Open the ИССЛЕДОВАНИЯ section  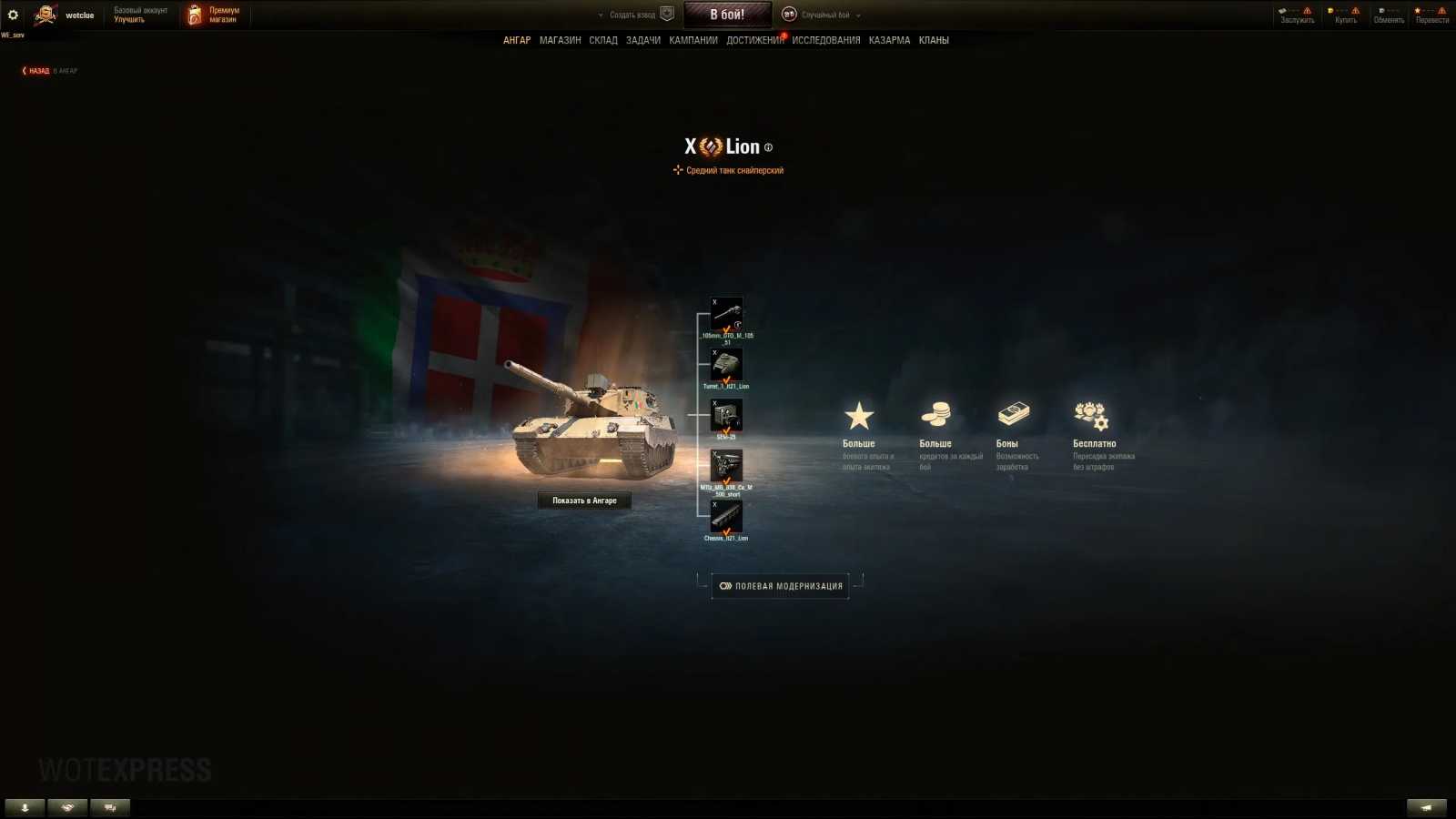pos(824,39)
